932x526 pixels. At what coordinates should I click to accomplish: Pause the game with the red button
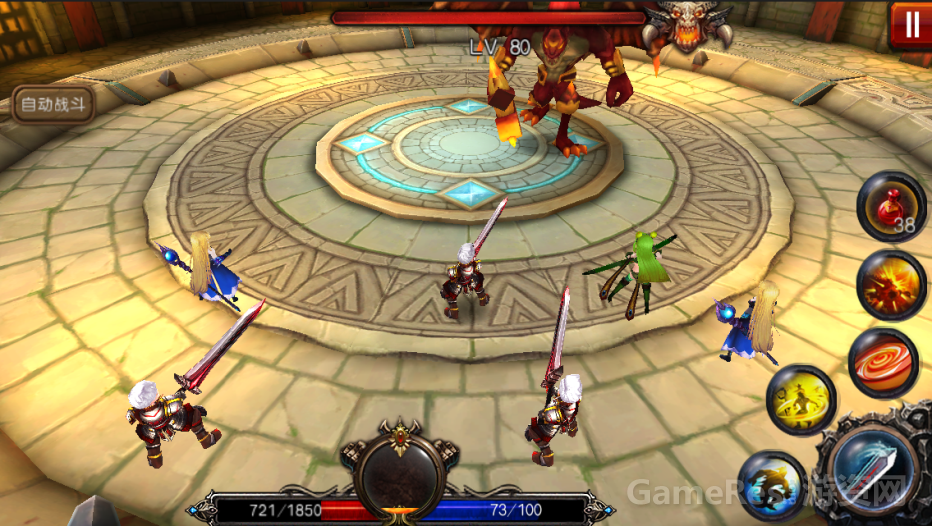click(x=911, y=25)
